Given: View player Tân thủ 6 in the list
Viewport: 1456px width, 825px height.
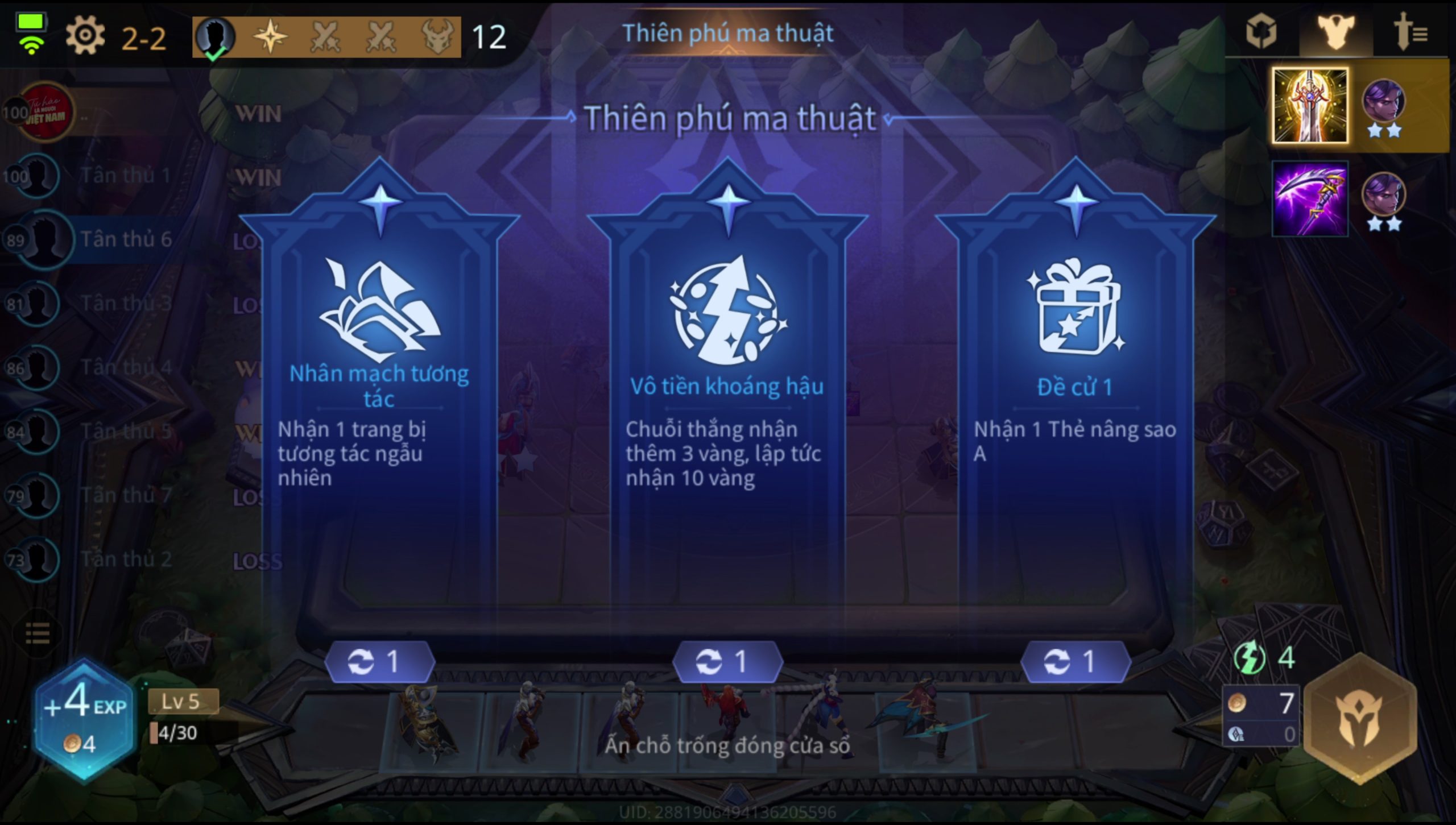Looking at the screenshot, I should [x=125, y=239].
